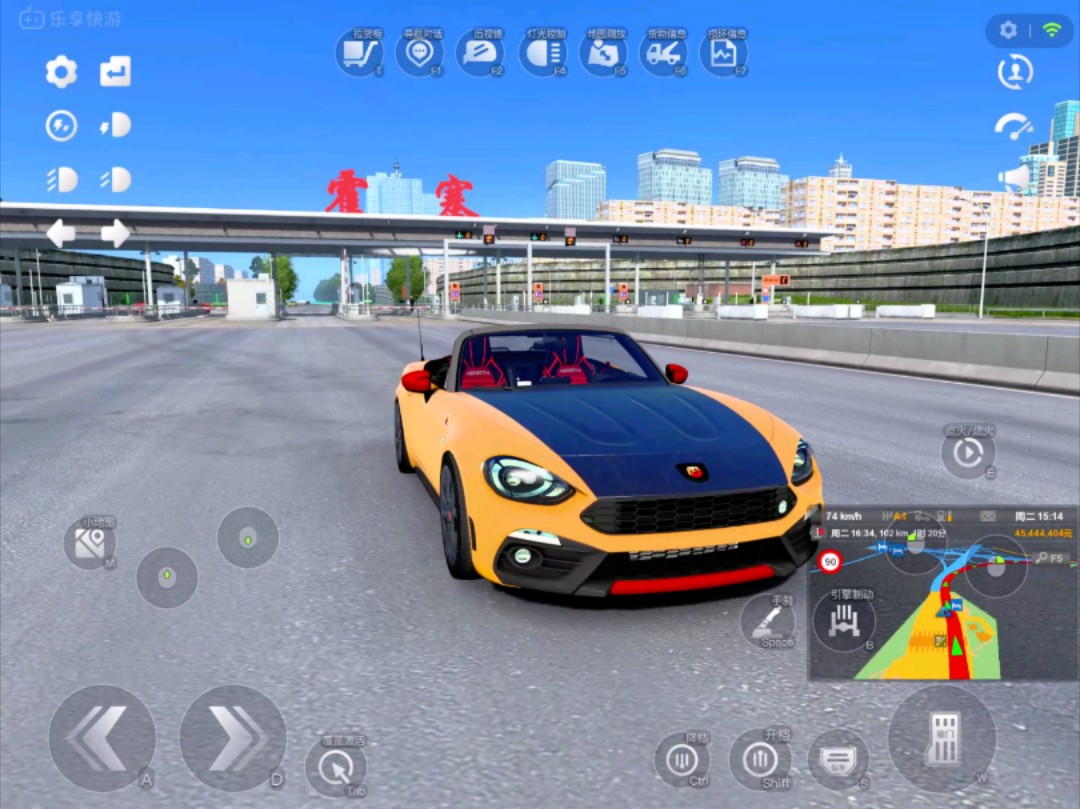Engage the 手刹 handbrake button
1080x809 pixels.
(769, 622)
